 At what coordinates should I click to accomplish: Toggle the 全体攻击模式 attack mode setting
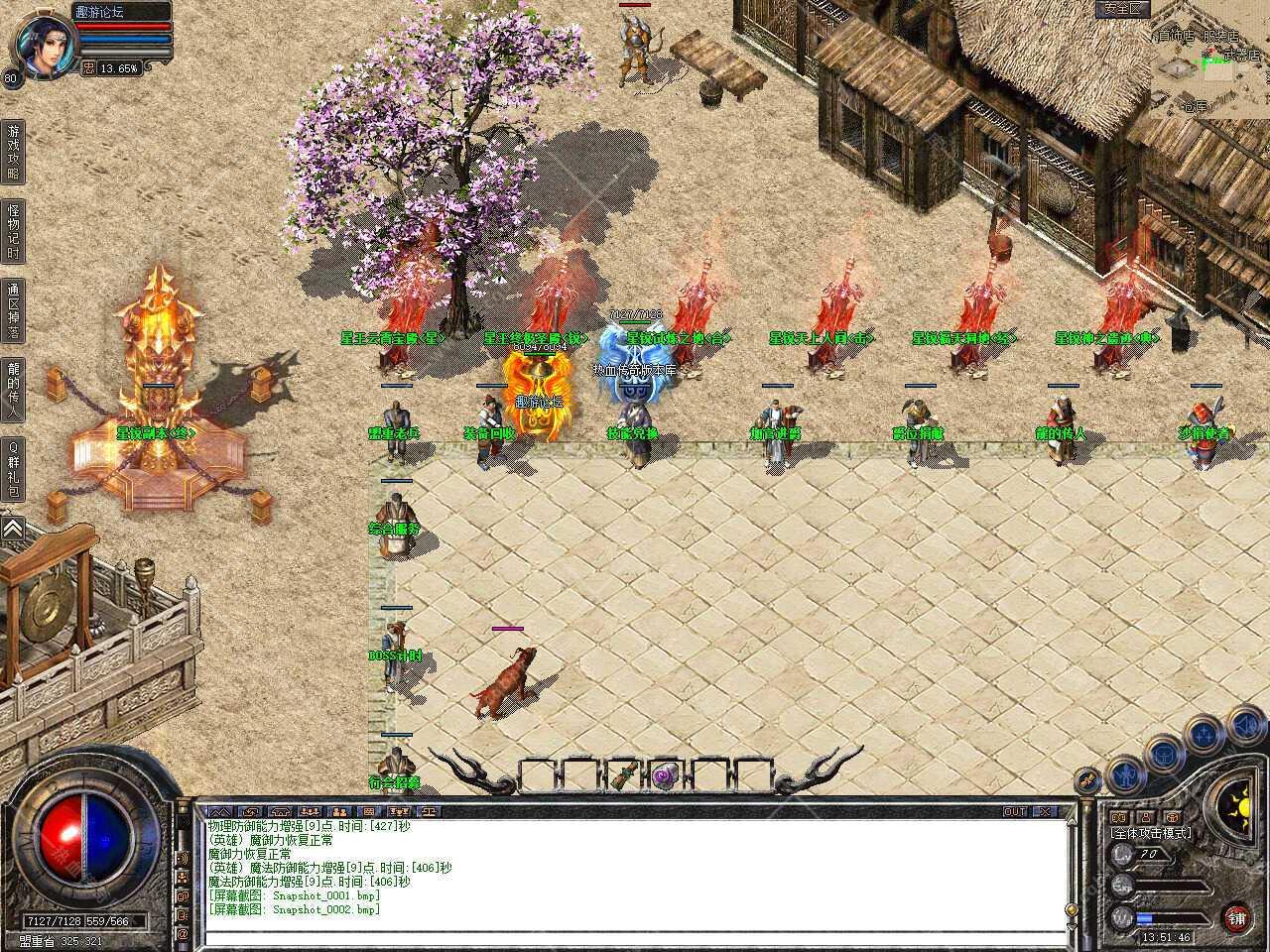coord(1151,834)
